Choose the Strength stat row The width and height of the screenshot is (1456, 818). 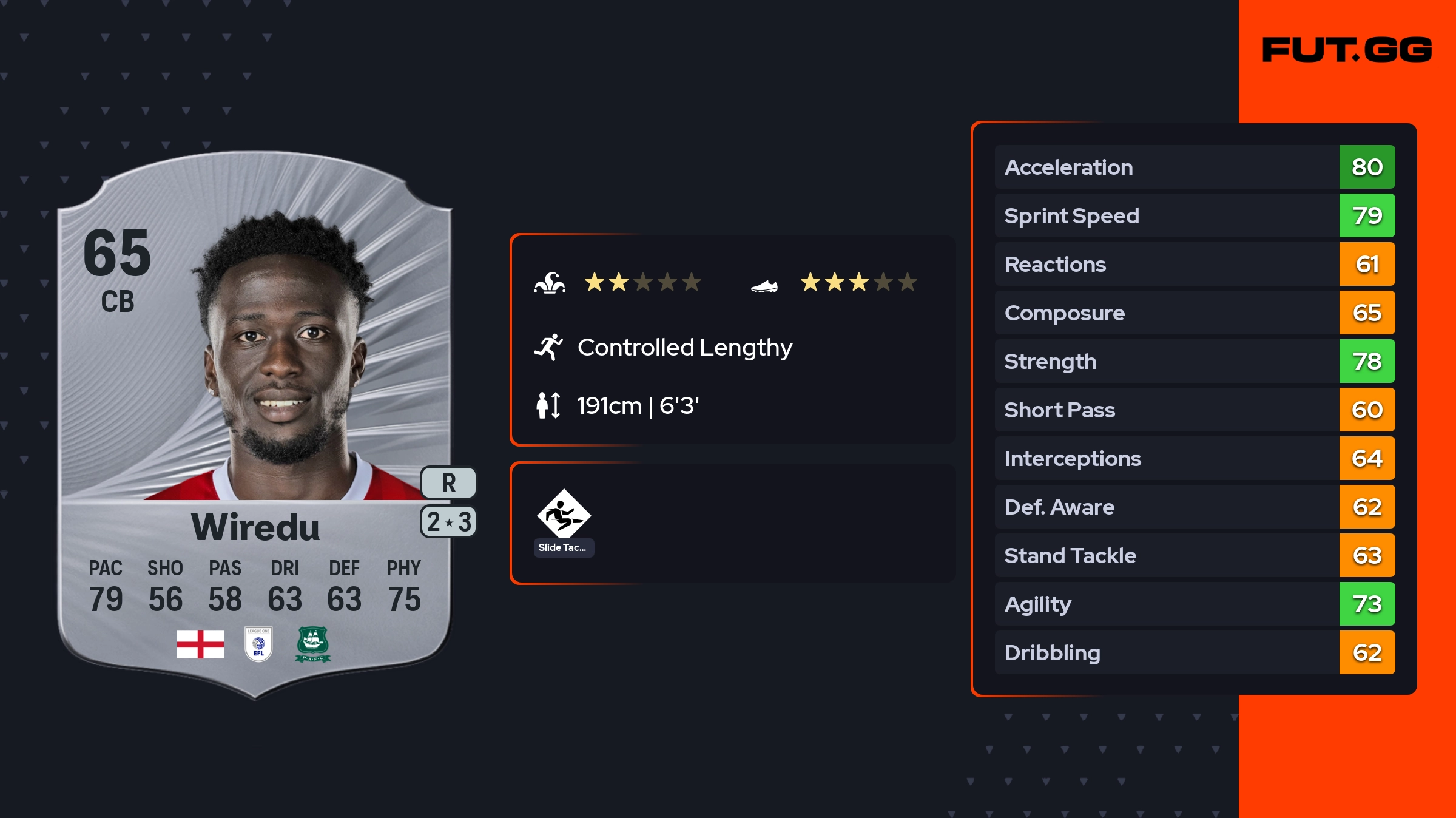tap(1194, 361)
